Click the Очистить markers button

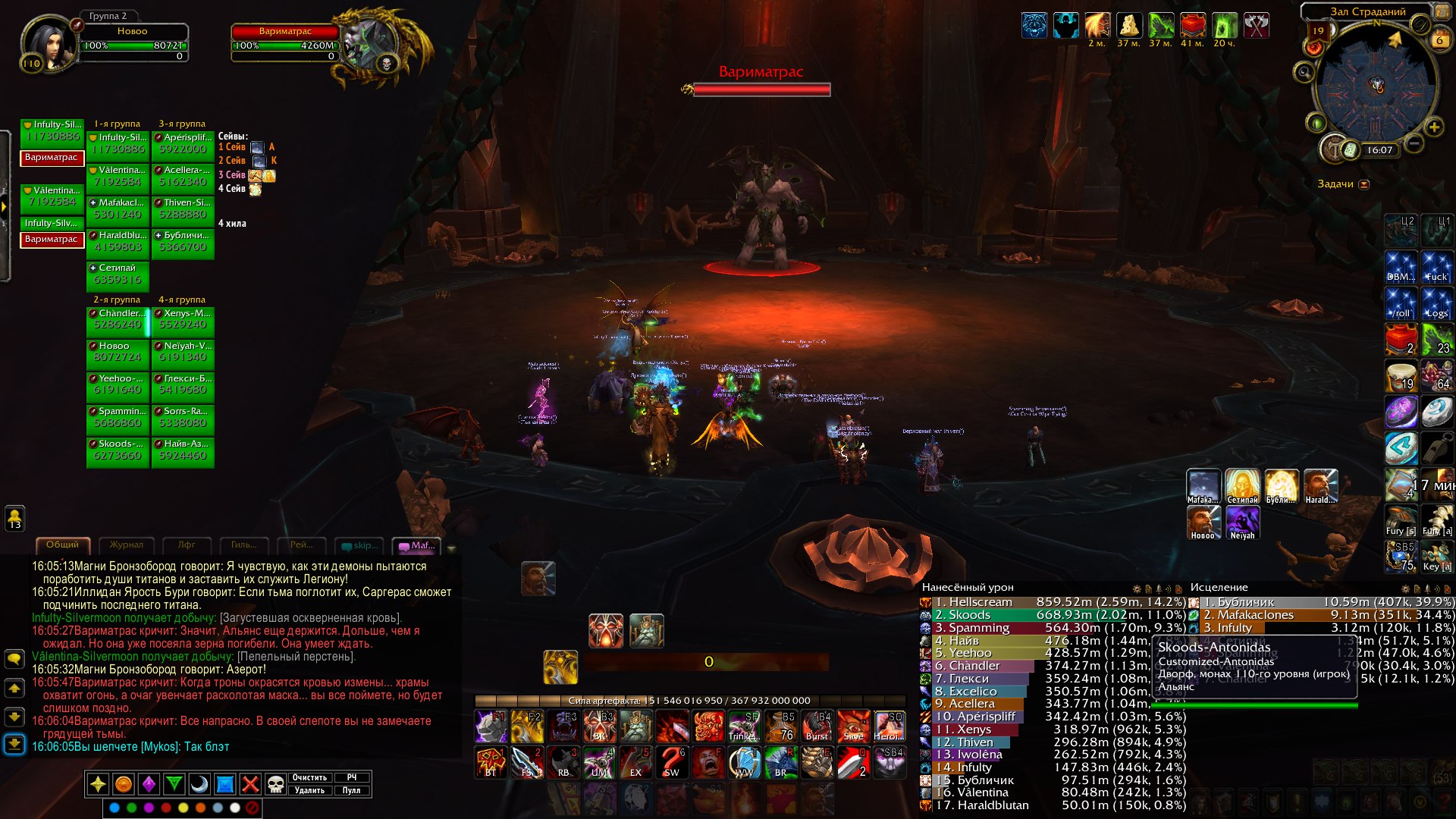point(309,777)
